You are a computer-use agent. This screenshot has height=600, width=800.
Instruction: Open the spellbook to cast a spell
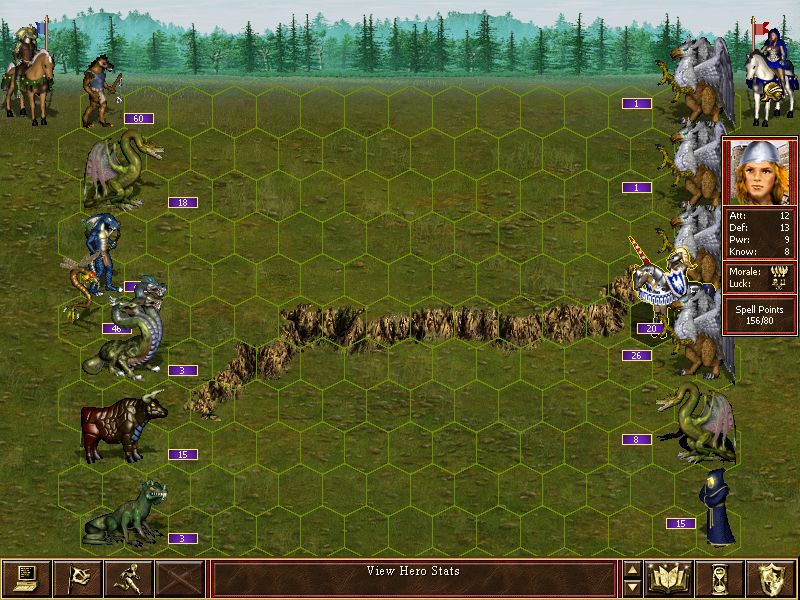tap(670, 578)
